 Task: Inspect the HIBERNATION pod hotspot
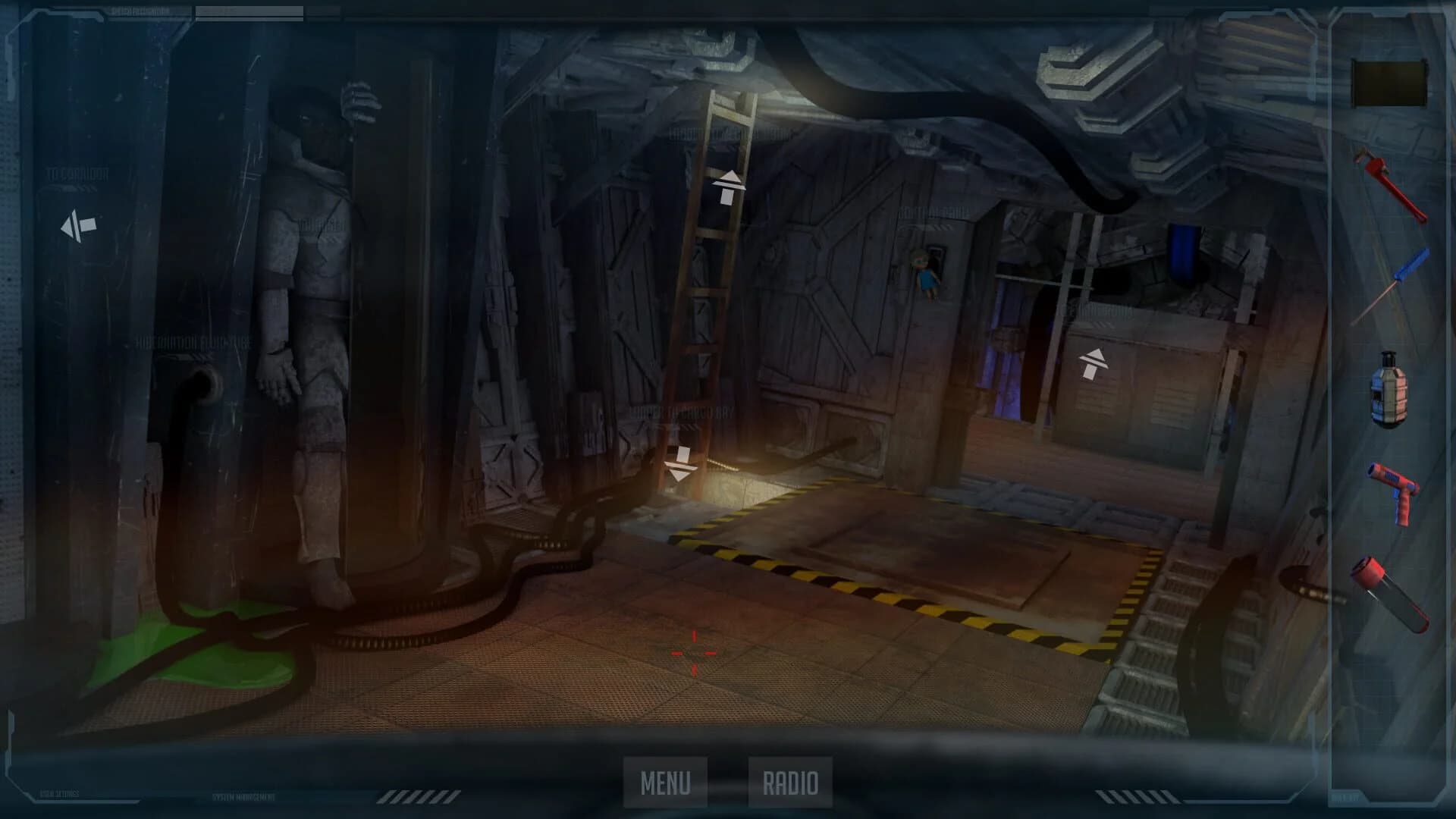coord(318,226)
